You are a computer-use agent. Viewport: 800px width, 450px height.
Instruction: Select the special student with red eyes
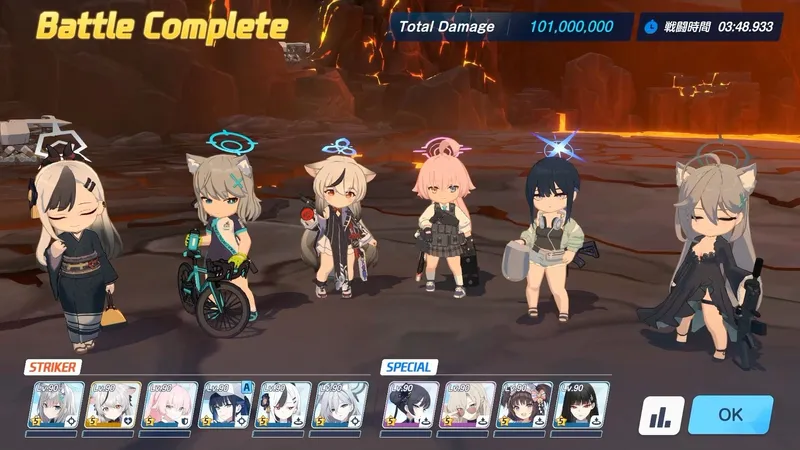coord(582,405)
